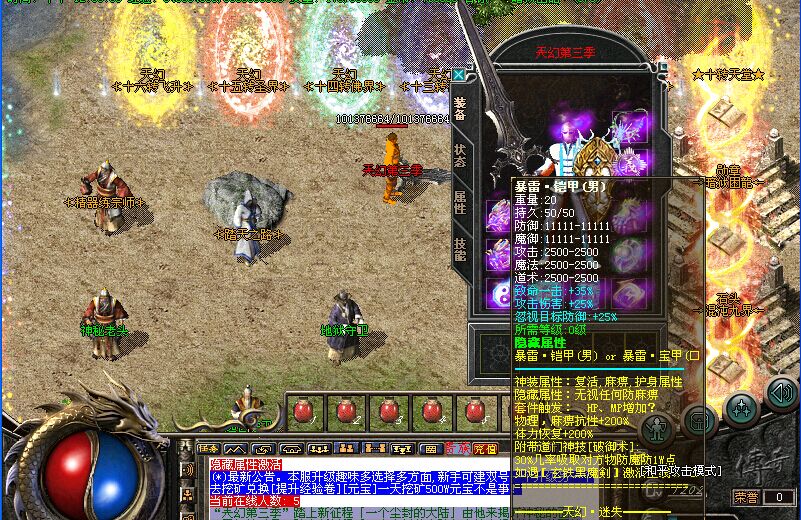Switch to the 装备 equipment tab

(x=459, y=108)
